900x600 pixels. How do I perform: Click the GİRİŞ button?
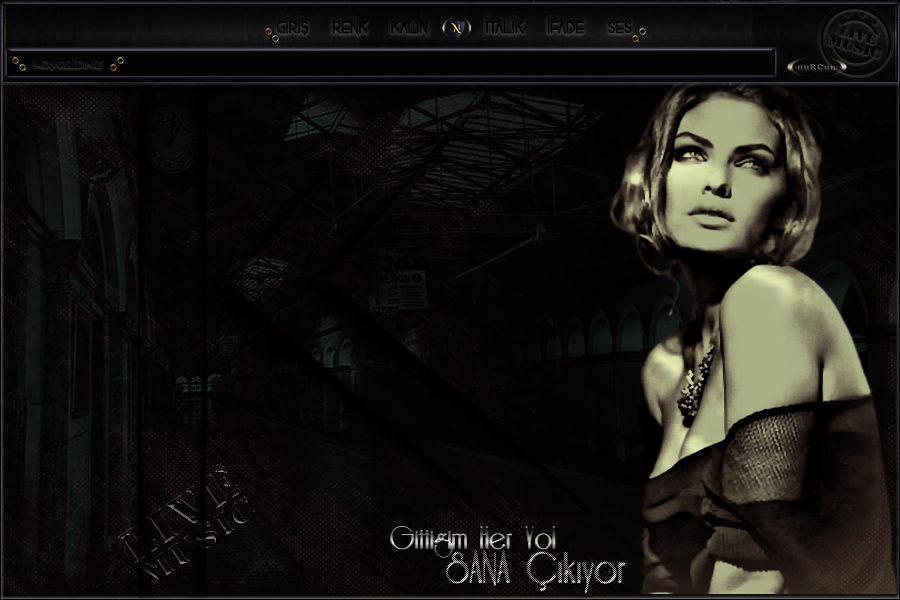pyautogui.click(x=293, y=28)
